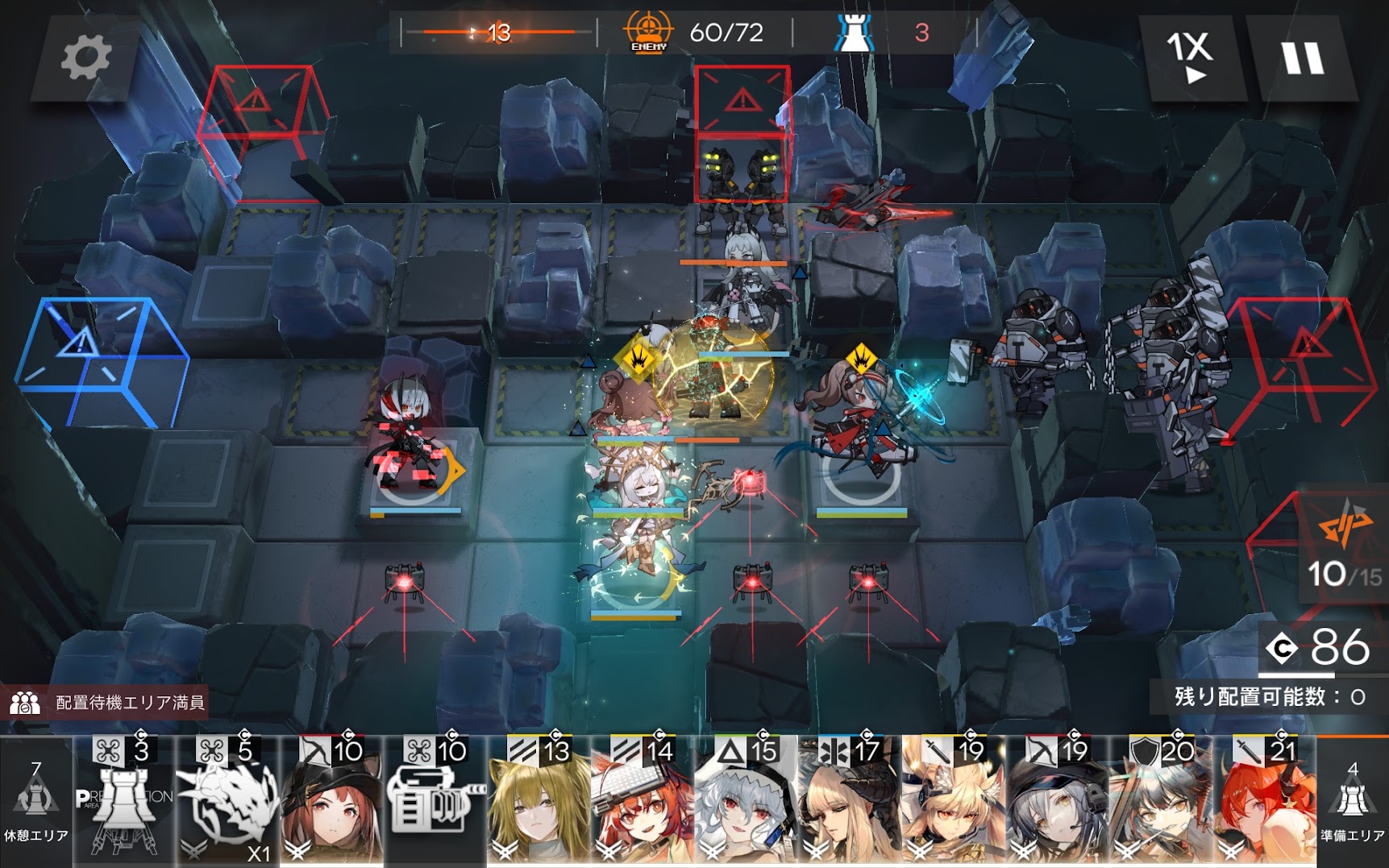1389x868 pixels.
Task: Select the cost 10 sniper with black hat
Action: tap(331, 802)
